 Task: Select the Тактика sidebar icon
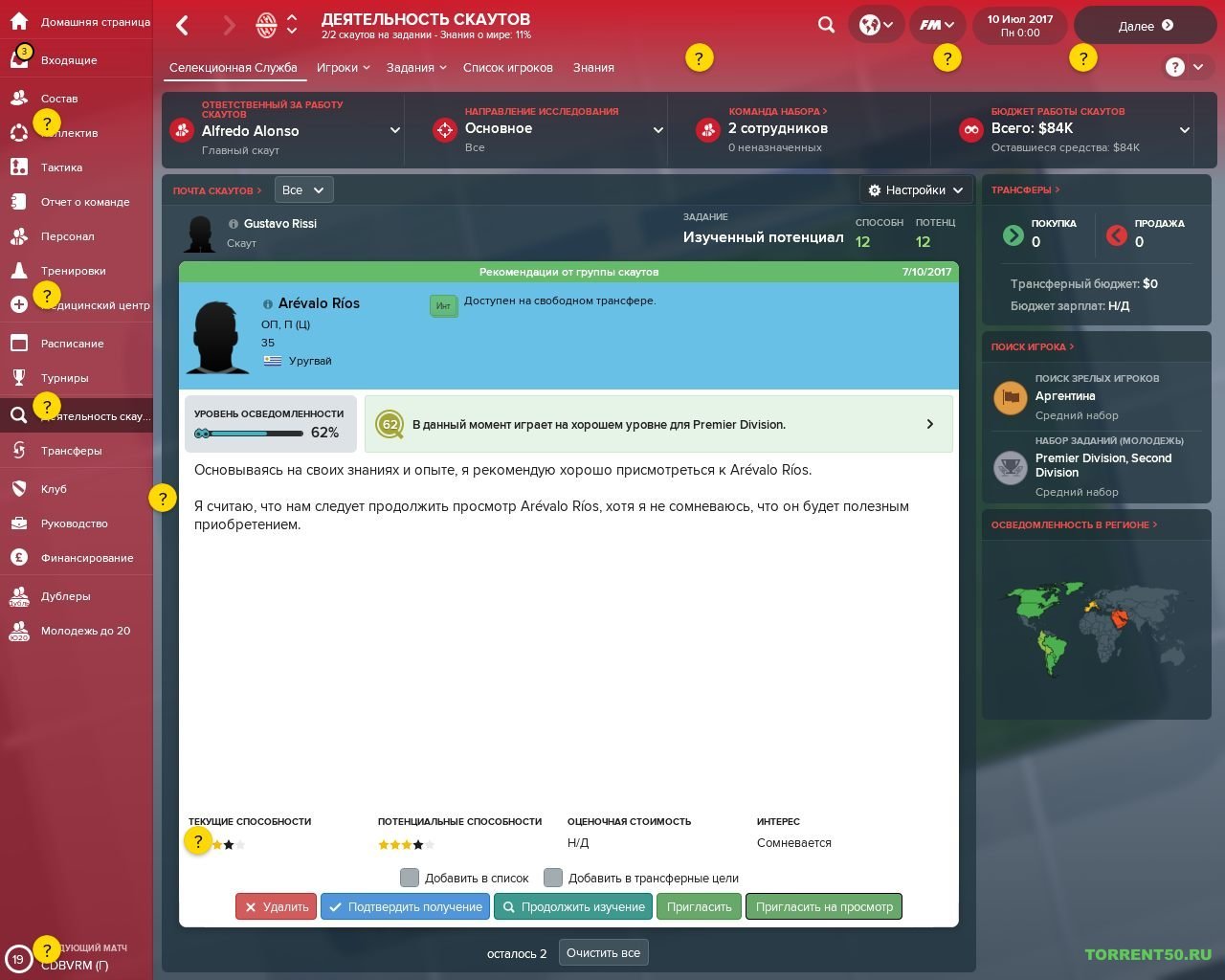point(19,167)
